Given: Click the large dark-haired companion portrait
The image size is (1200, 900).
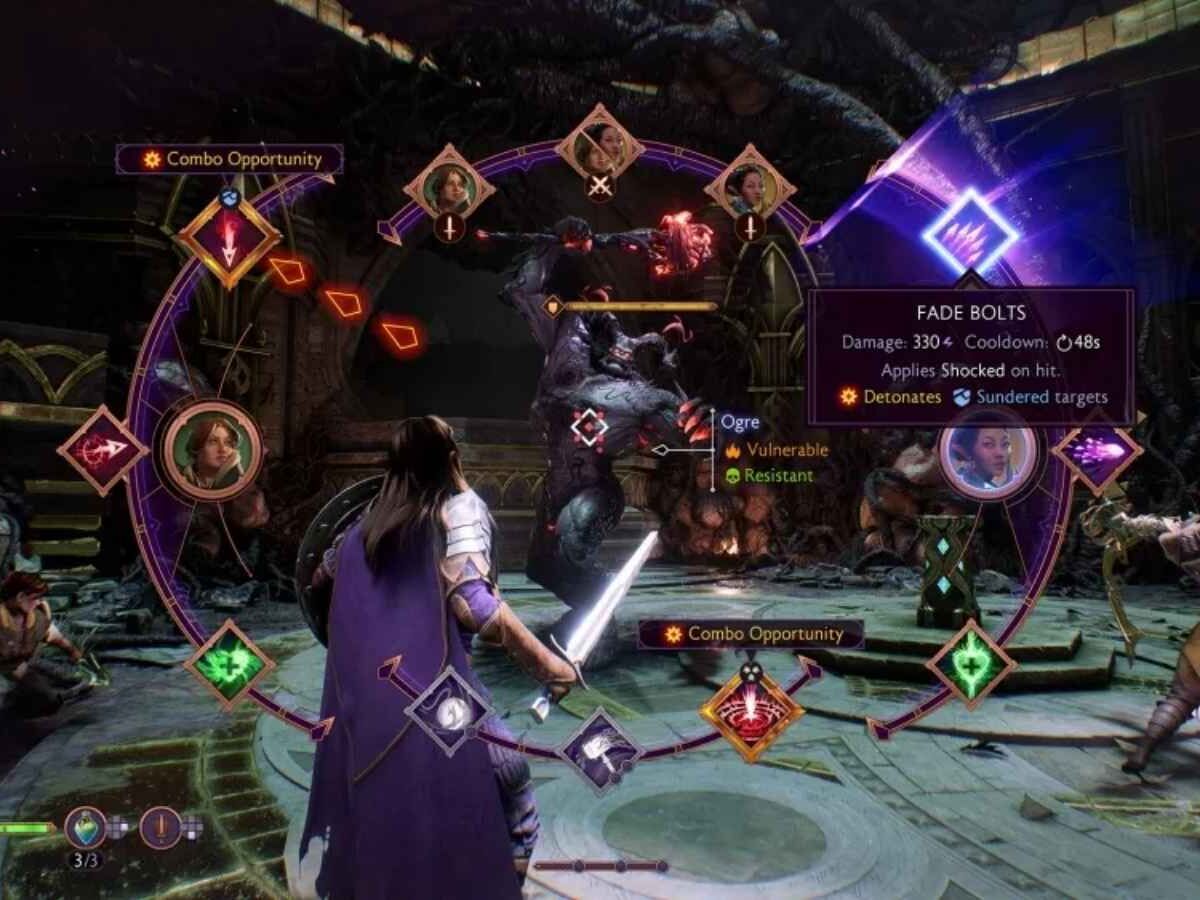Looking at the screenshot, I should pos(986,452).
